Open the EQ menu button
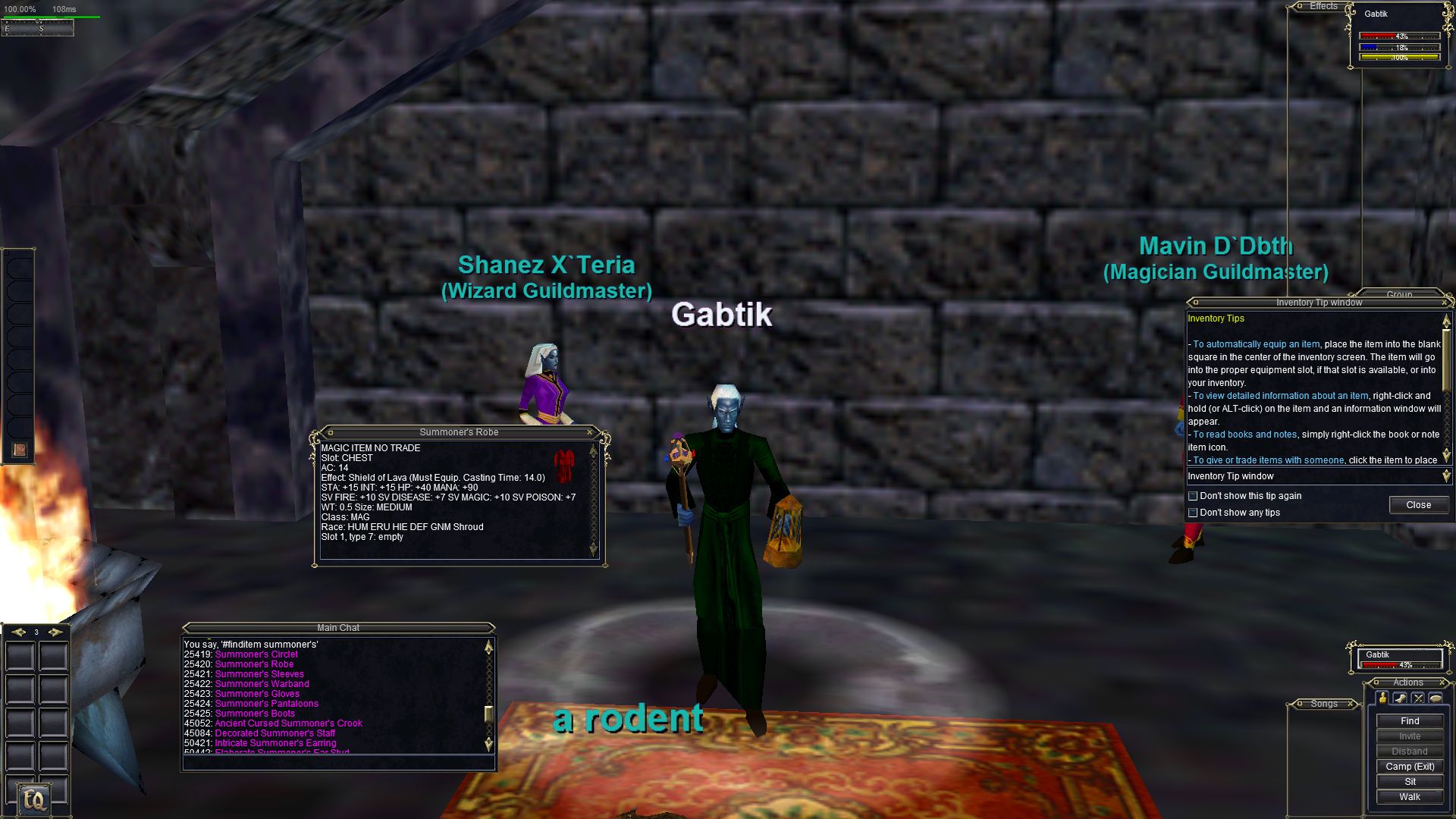The width and height of the screenshot is (1456, 819). (34, 799)
